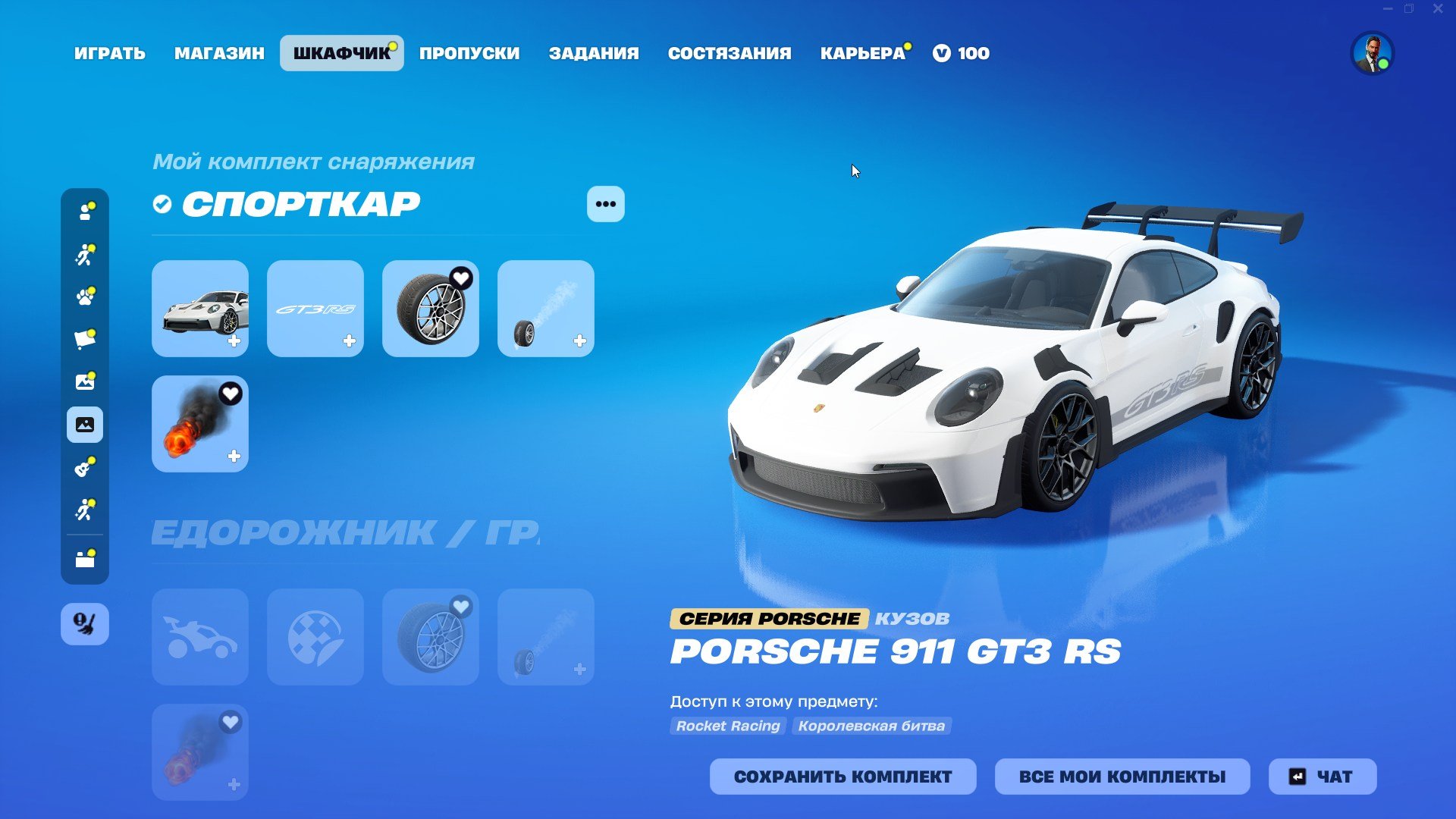Select the flaming boost slot
The height and width of the screenshot is (819, 1456).
pos(200,424)
